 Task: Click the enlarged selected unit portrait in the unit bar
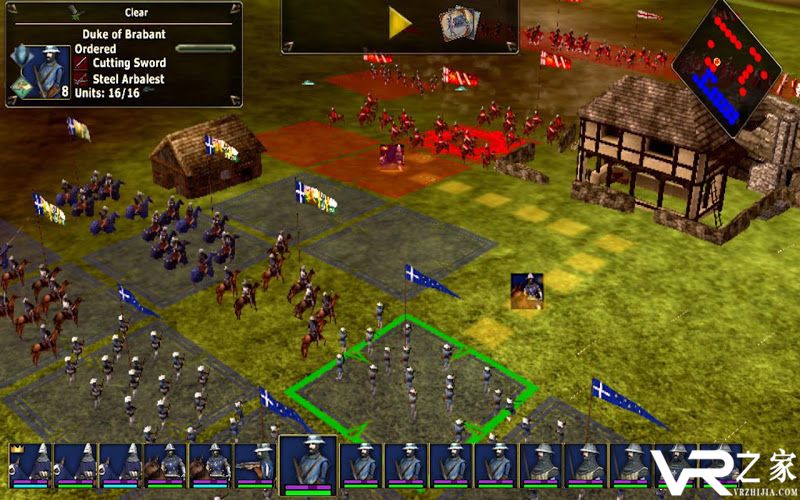(307, 464)
